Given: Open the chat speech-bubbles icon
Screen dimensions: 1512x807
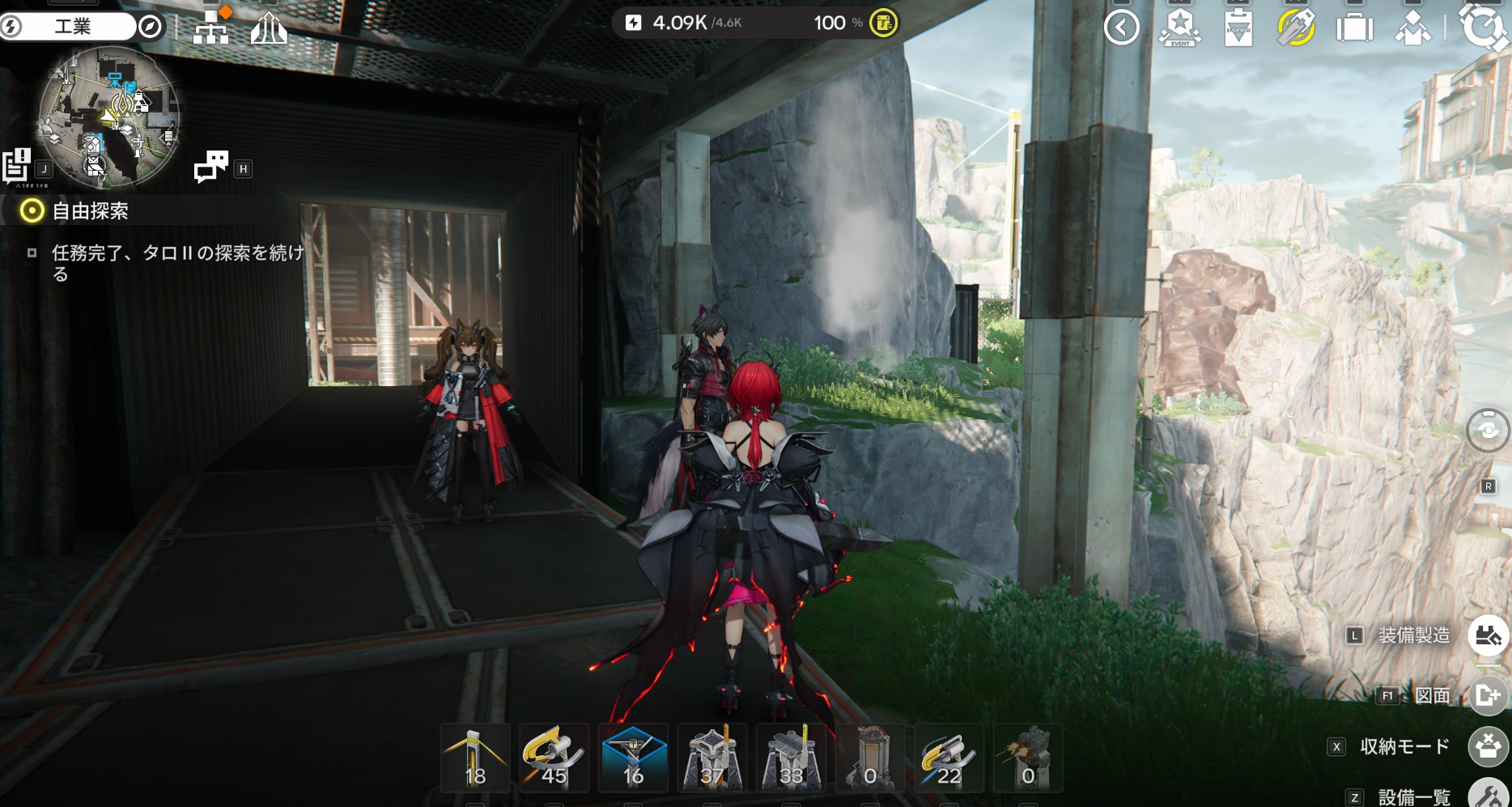Looking at the screenshot, I should 211,167.
